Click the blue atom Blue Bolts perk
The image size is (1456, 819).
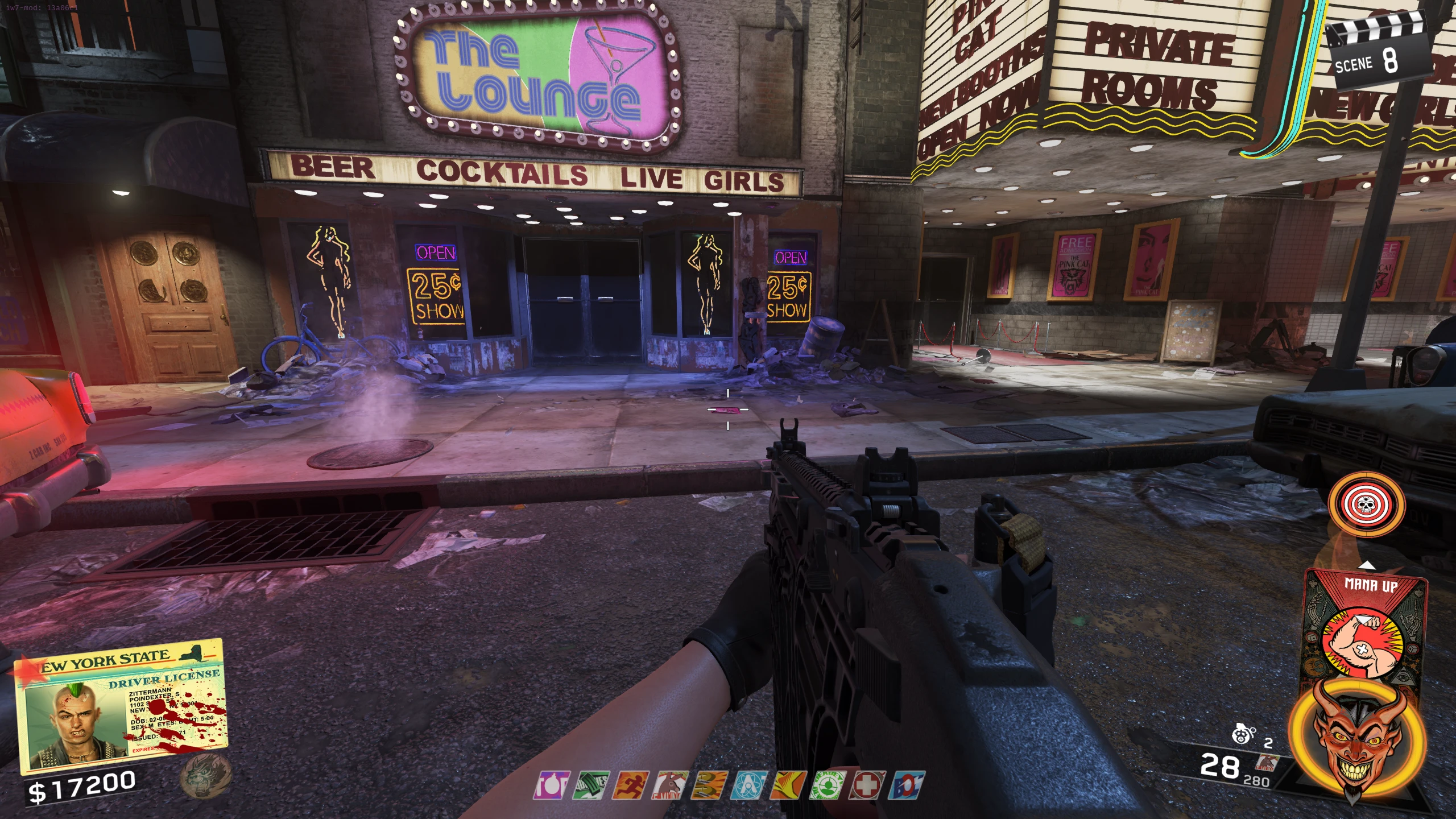click(x=749, y=785)
